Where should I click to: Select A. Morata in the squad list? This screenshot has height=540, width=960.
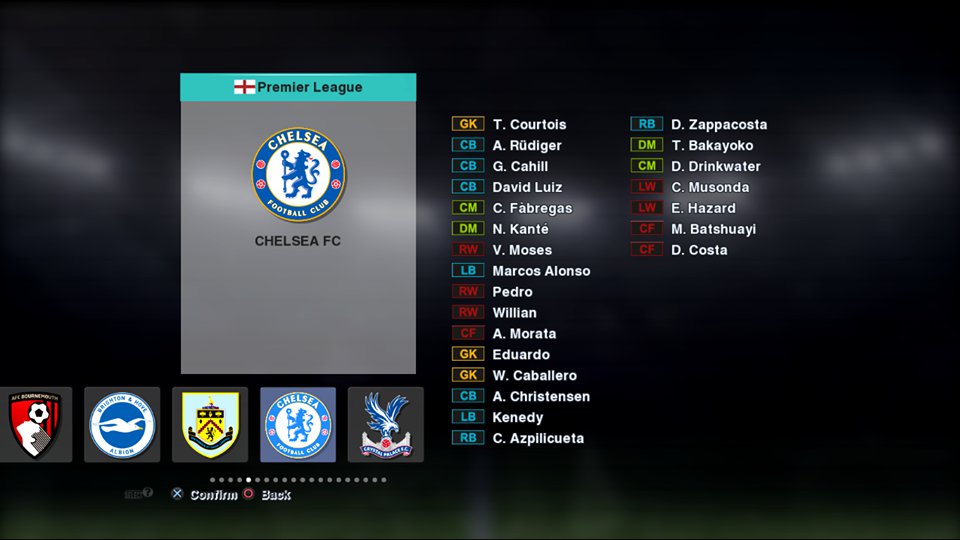pyautogui.click(x=524, y=333)
